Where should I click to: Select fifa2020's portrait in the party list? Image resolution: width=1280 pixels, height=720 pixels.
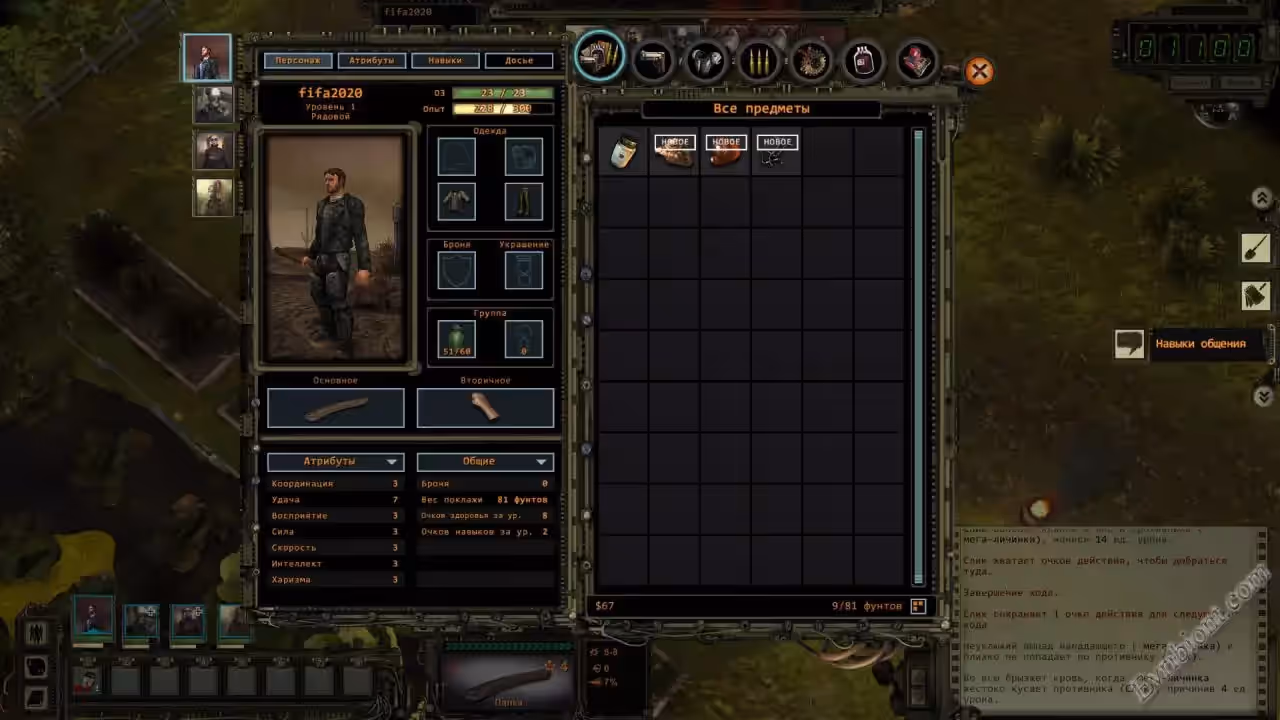(207, 58)
